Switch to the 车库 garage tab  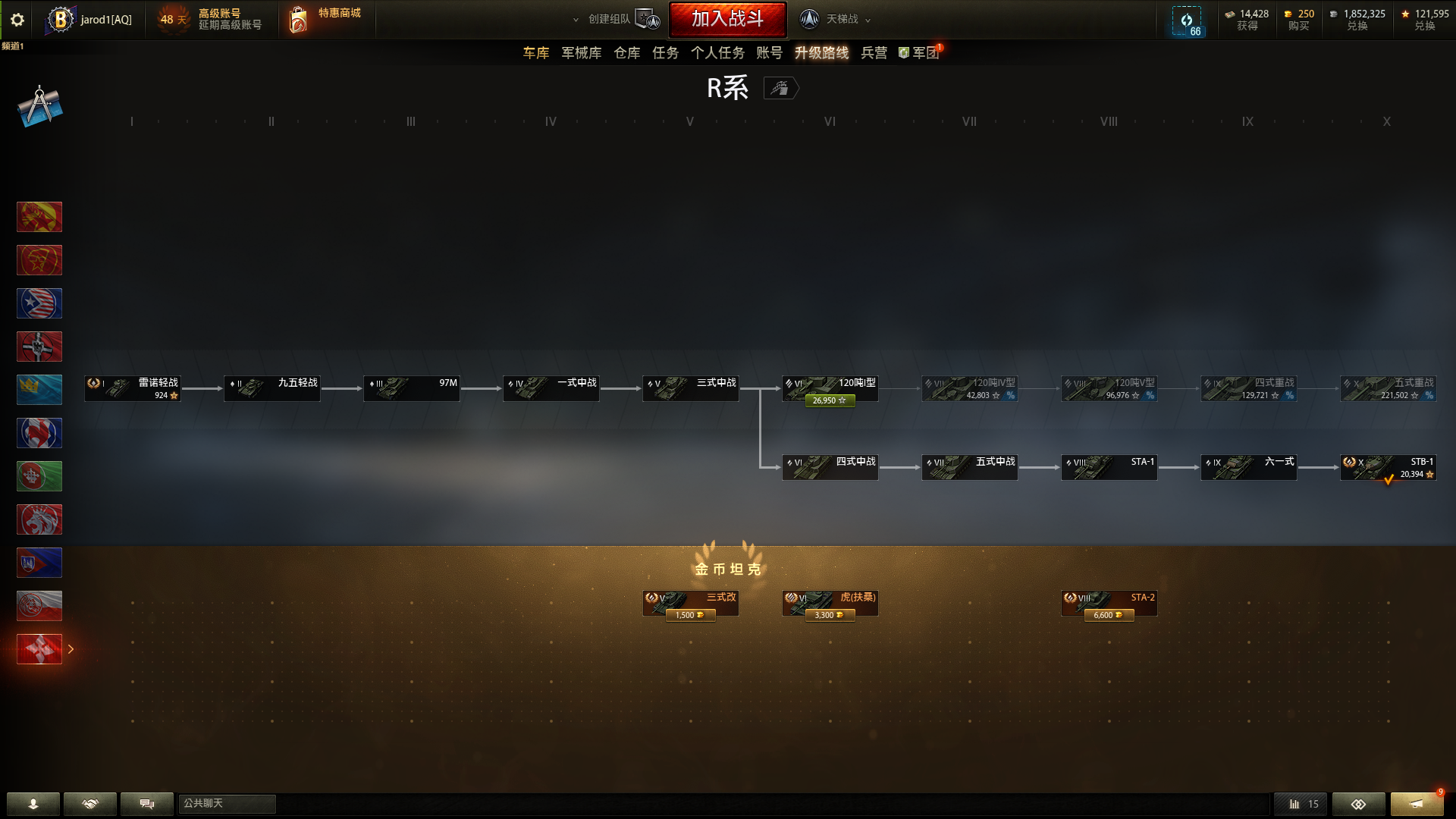point(535,53)
